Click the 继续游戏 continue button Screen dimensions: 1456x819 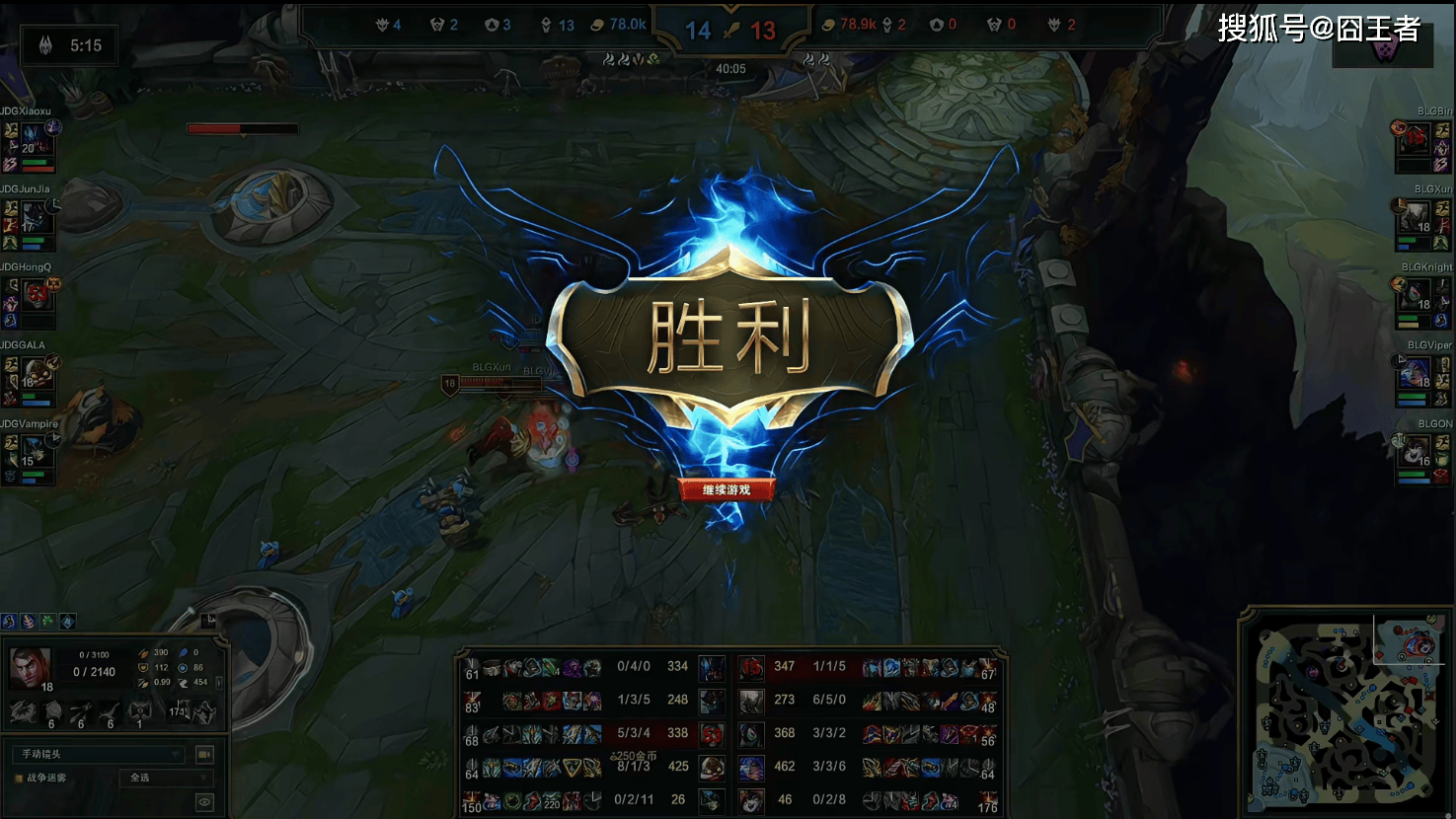727,489
